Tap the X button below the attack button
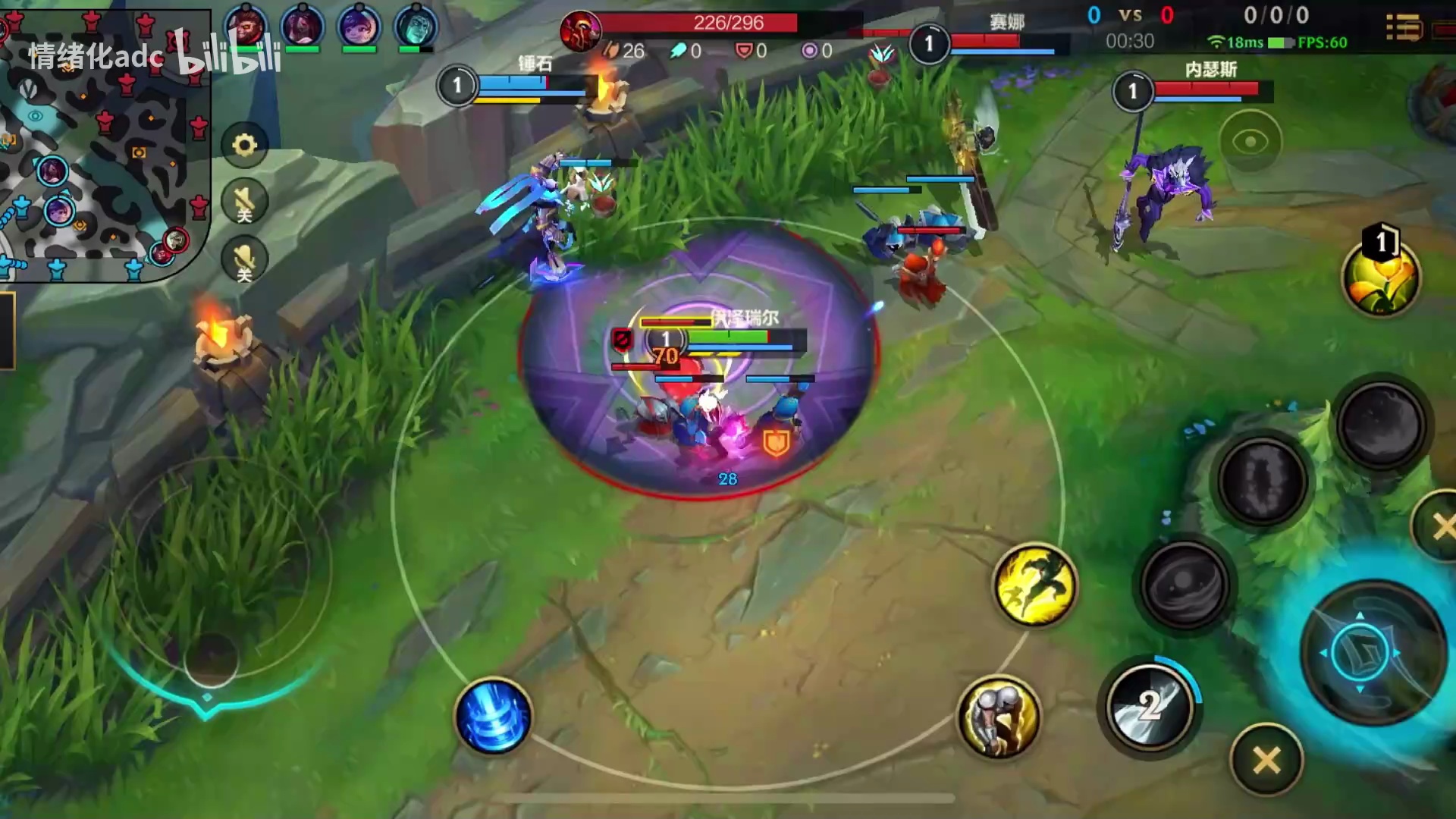Image resolution: width=1456 pixels, height=819 pixels. tap(1266, 760)
